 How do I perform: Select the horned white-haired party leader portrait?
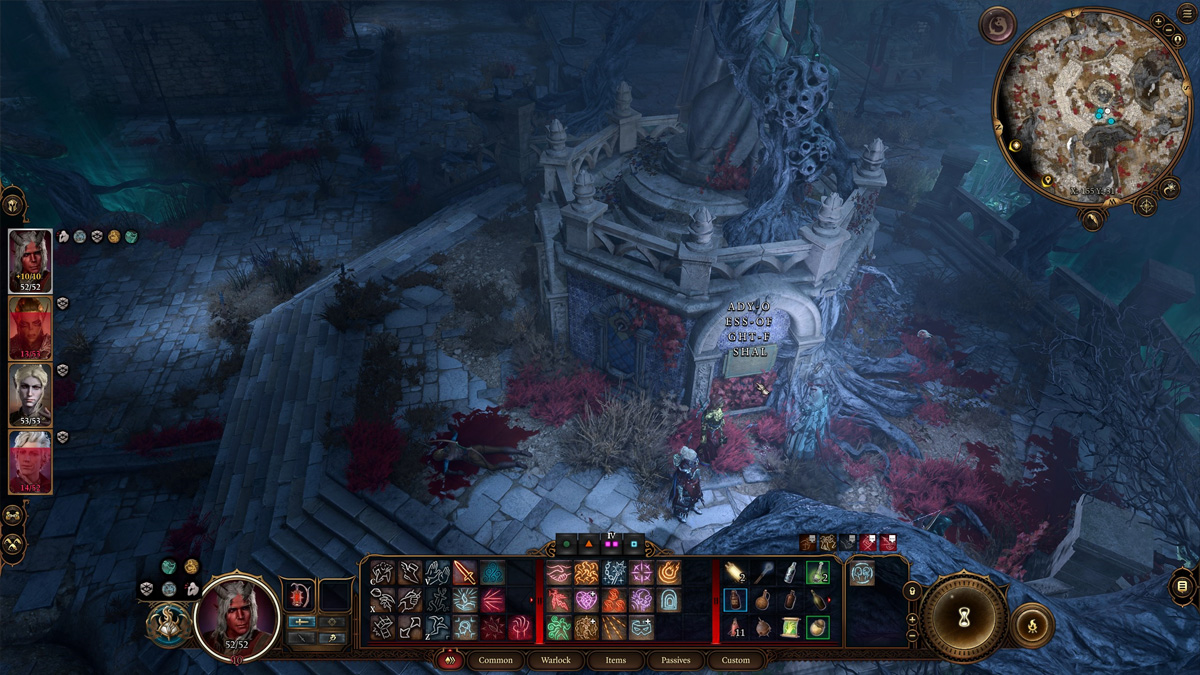pos(30,257)
